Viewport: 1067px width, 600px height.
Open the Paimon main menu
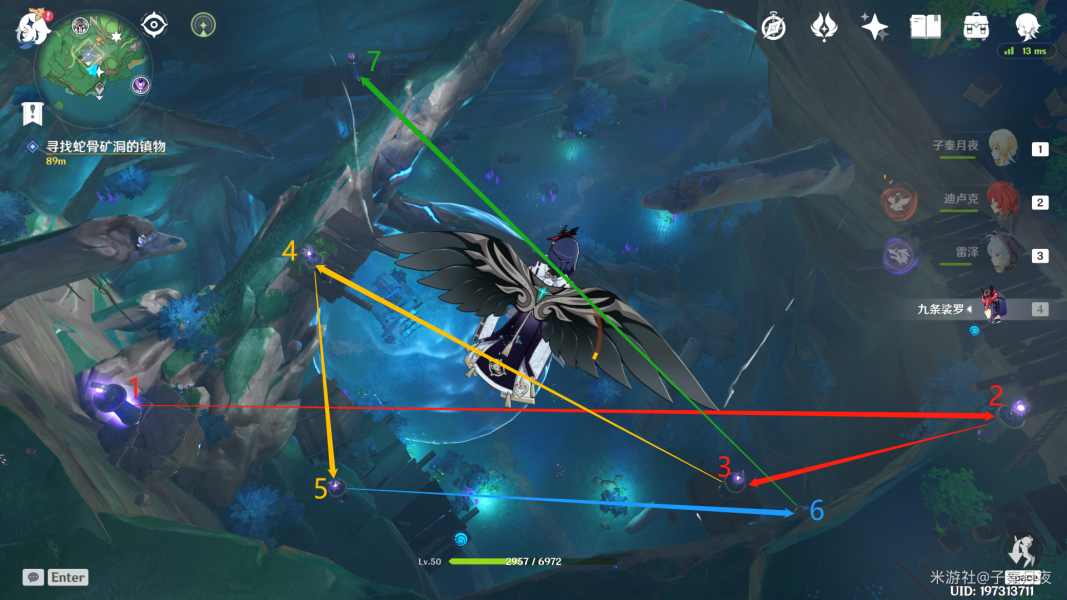33,28
